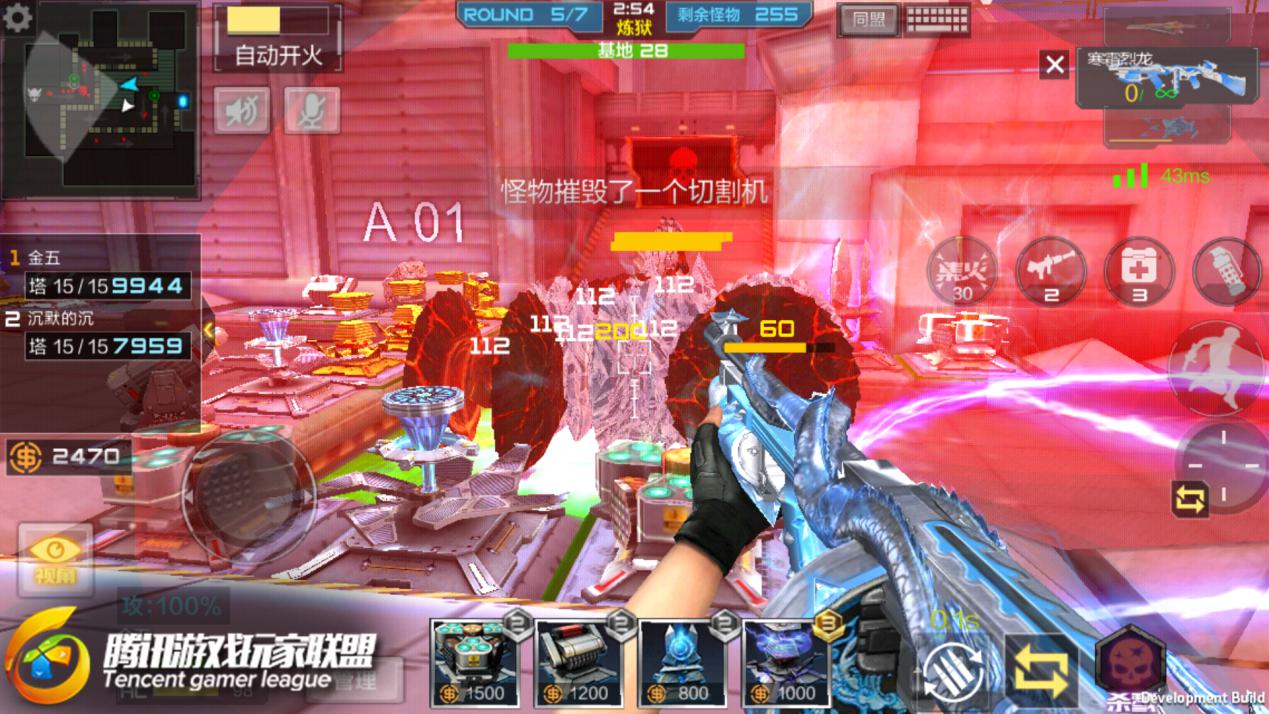Select the 寒雷烈龙 weapon slot
Image resolution: width=1269 pixels, height=714 pixels.
click(1166, 79)
